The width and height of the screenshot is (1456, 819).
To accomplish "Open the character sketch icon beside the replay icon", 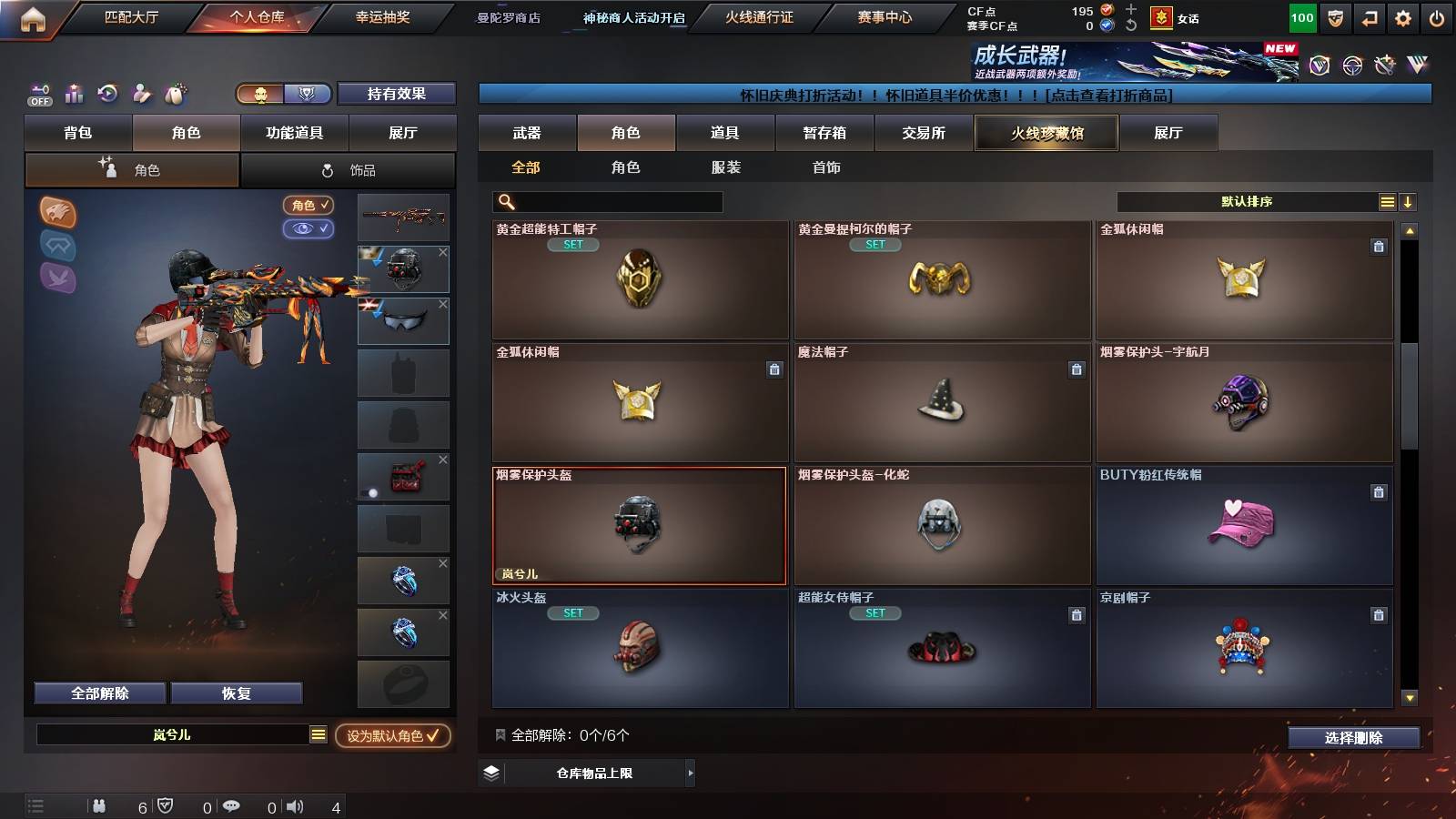I will pos(141,93).
